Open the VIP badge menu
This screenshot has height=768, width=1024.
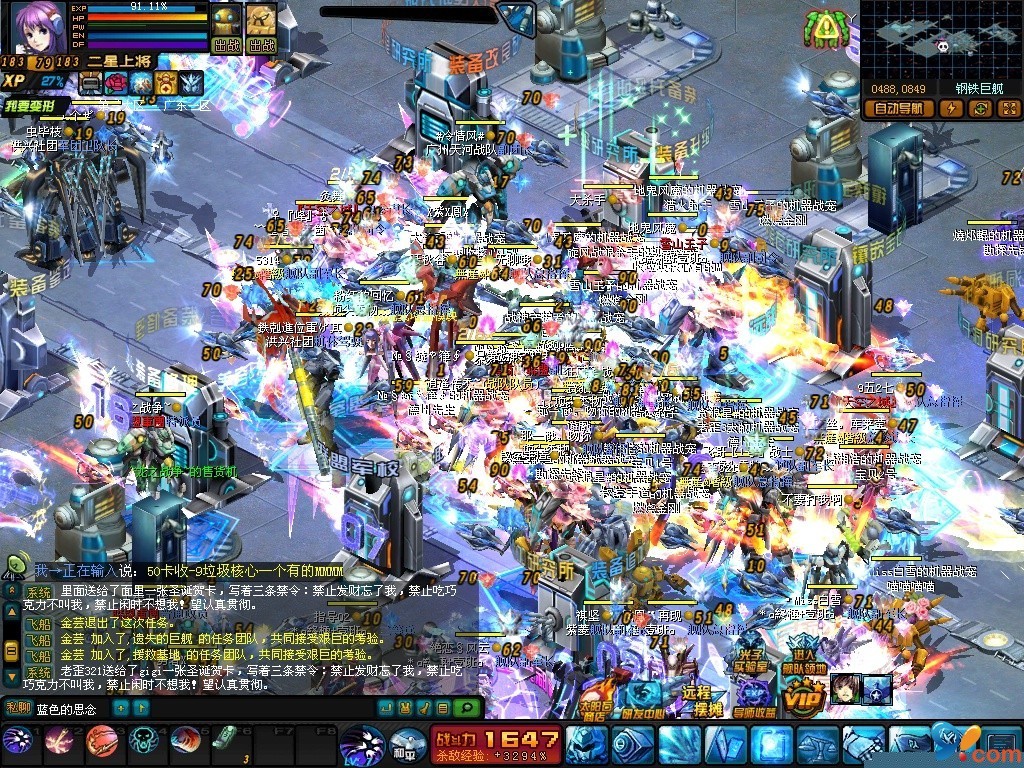(802, 695)
